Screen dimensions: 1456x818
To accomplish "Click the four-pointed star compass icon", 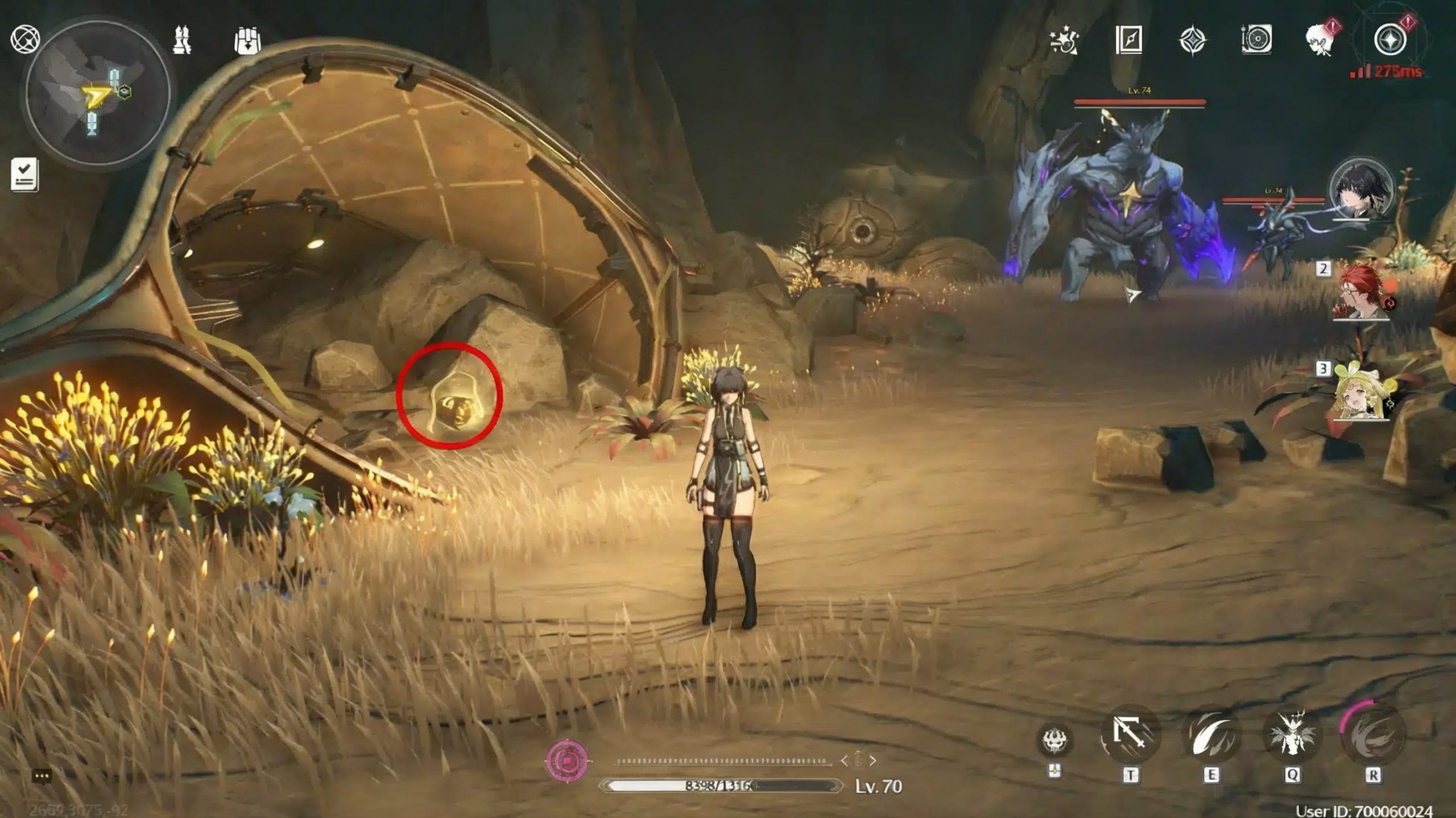I will [1192, 40].
